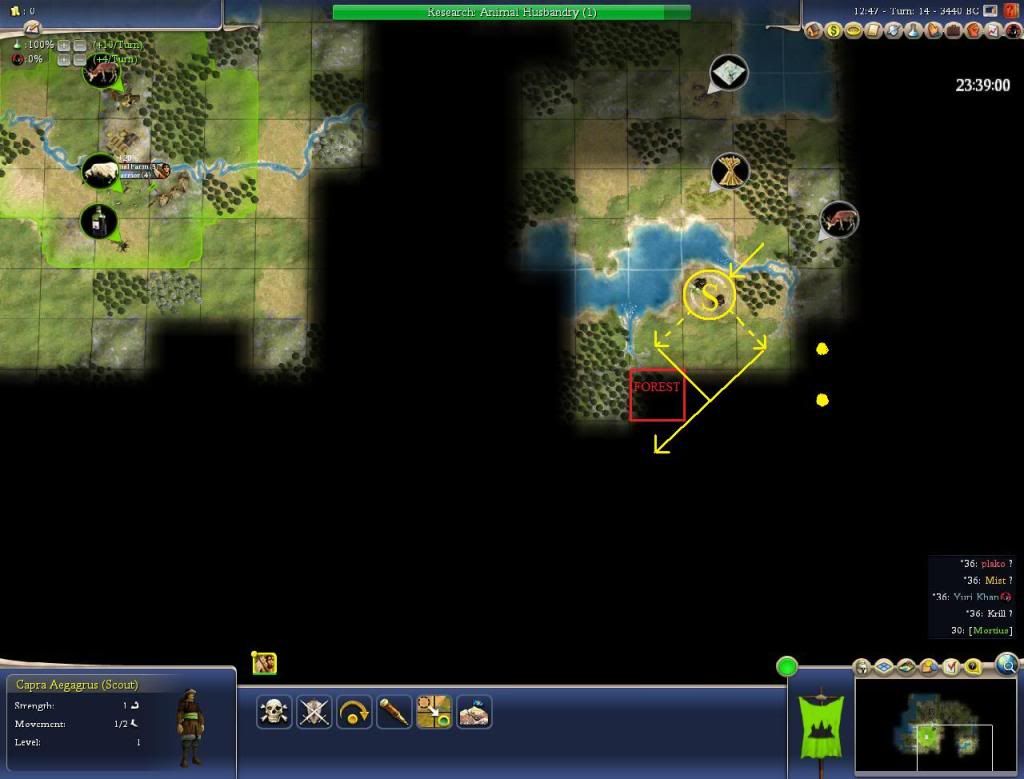This screenshot has height=779, width=1024.
Task: Choose the spyglass sentry command
Action: (x=394, y=712)
